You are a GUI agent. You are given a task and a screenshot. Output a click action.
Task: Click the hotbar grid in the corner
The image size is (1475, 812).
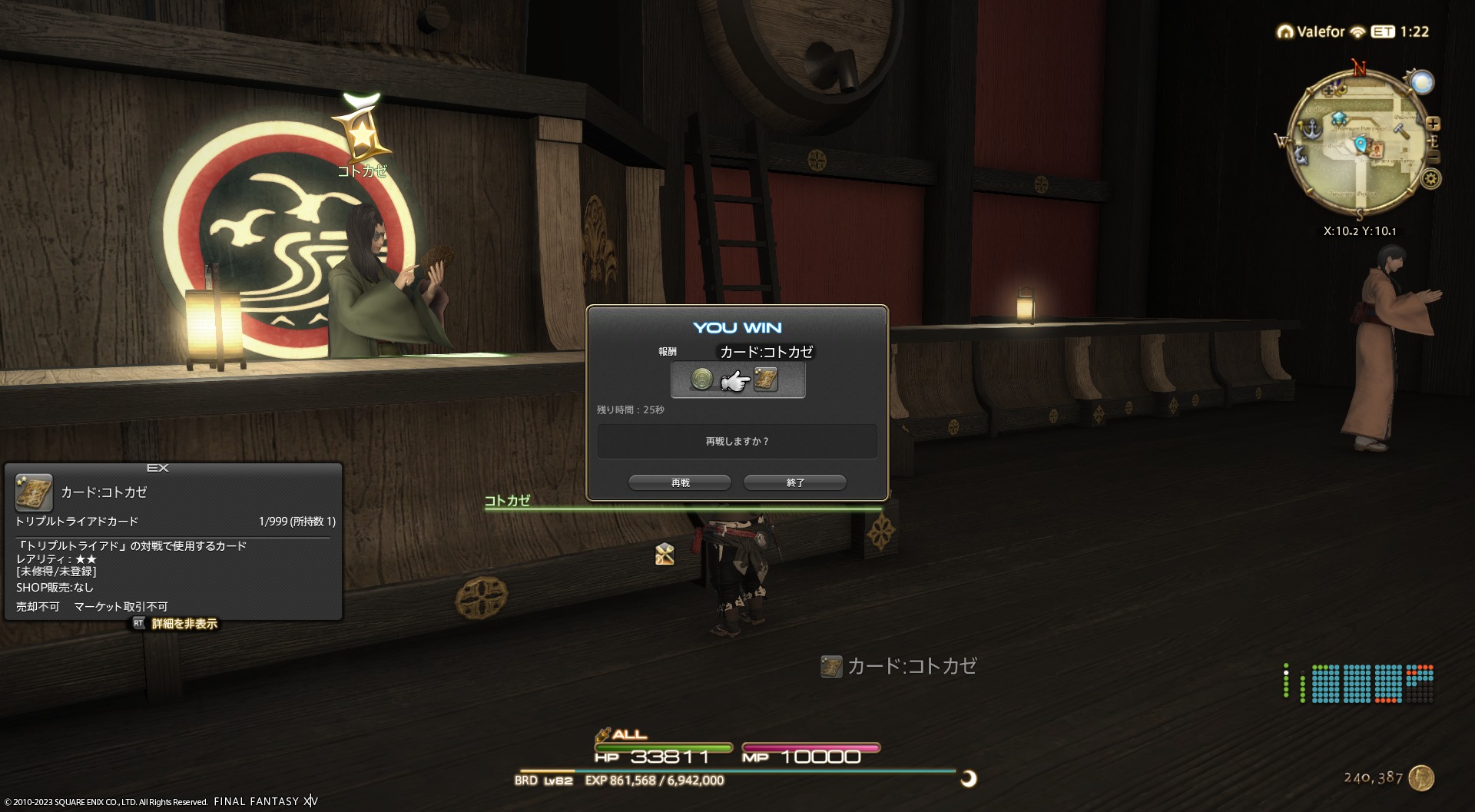coord(1372,684)
